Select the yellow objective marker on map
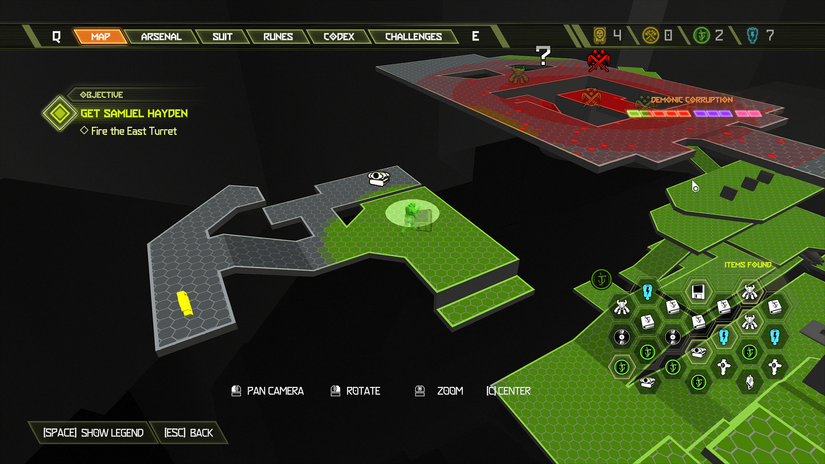Viewport: 825px width, 464px height. point(184,301)
